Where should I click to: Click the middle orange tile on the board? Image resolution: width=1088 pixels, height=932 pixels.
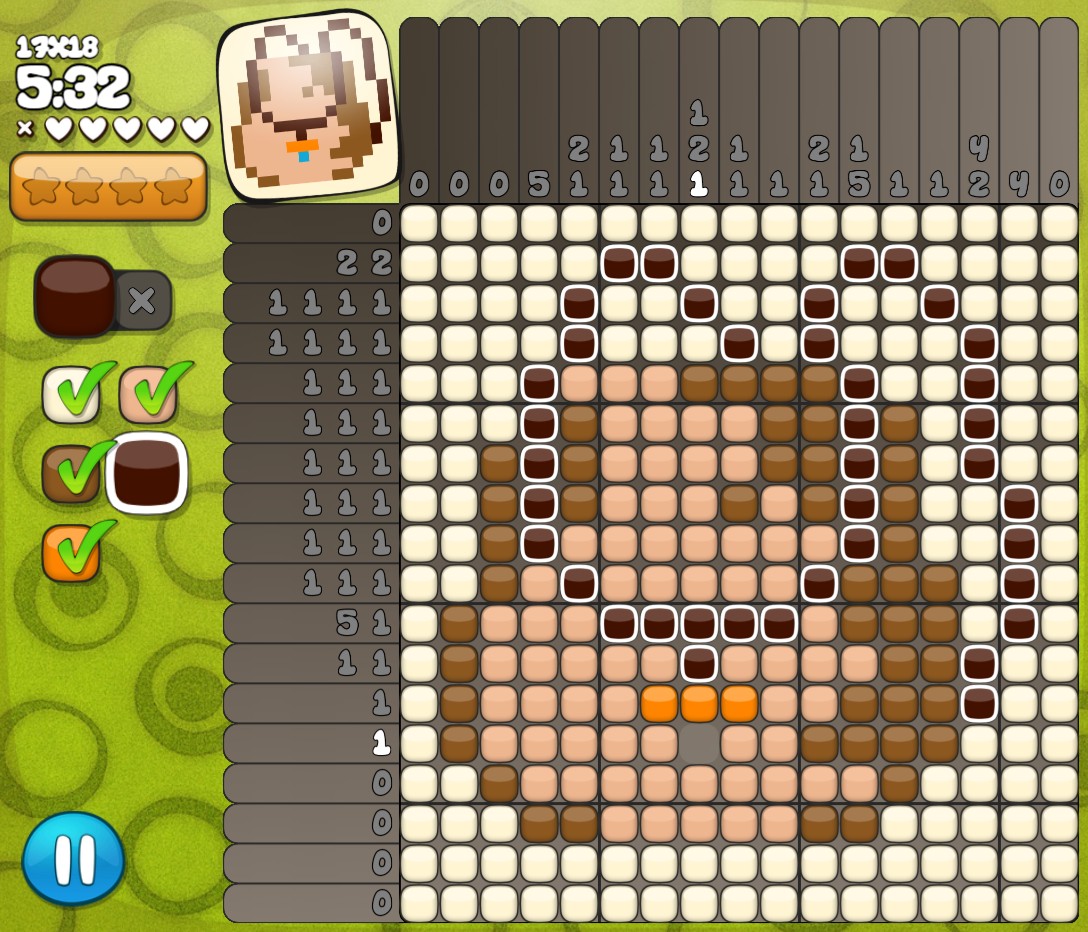pyautogui.click(x=699, y=703)
